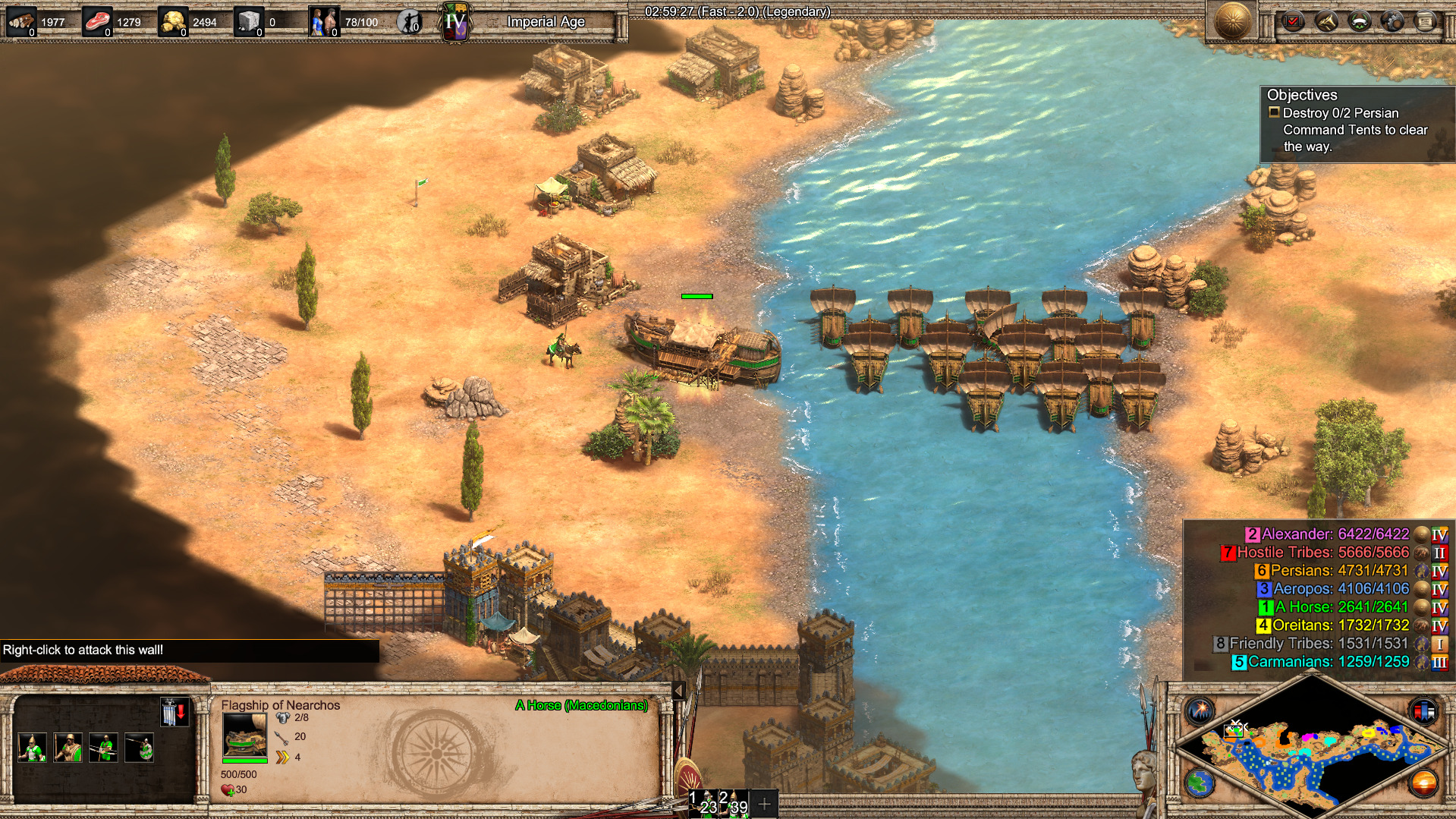Open the chat horn icon
This screenshot has width=1456, height=819.
tap(1326, 21)
